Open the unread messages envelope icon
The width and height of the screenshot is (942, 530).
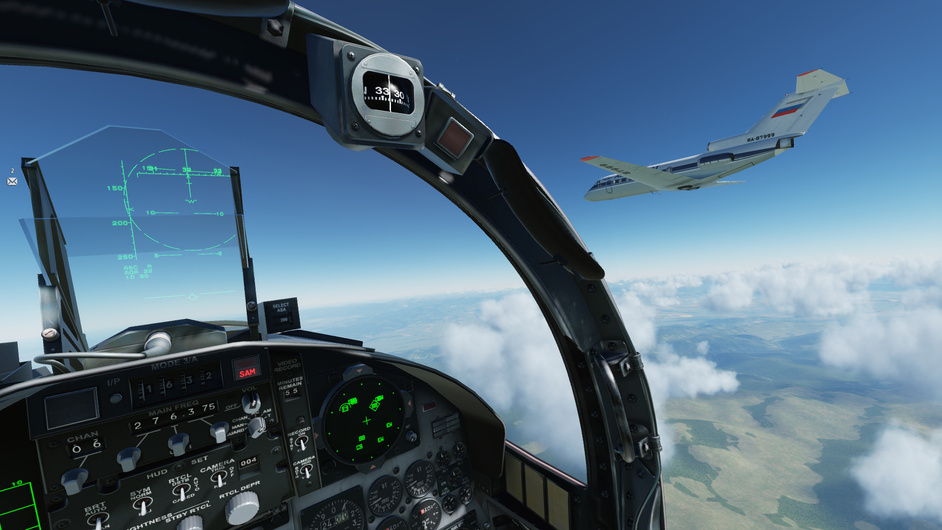point(12,181)
